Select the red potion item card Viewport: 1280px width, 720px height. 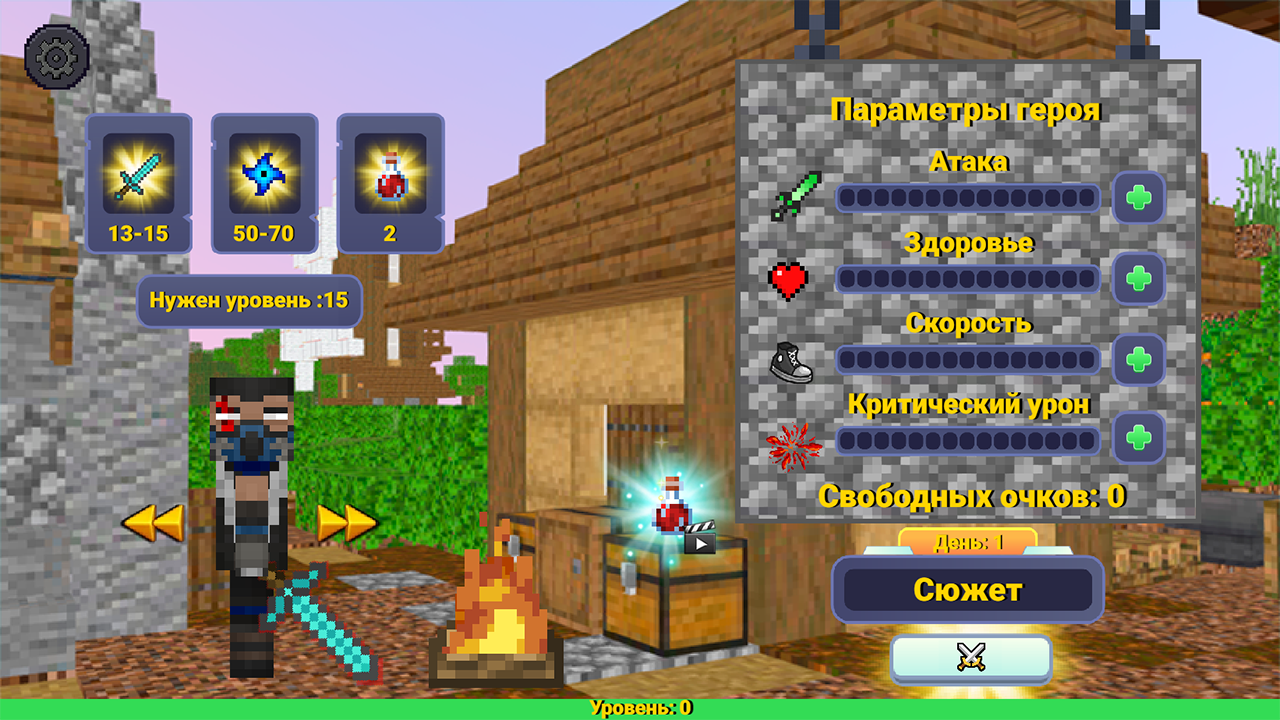coord(390,183)
